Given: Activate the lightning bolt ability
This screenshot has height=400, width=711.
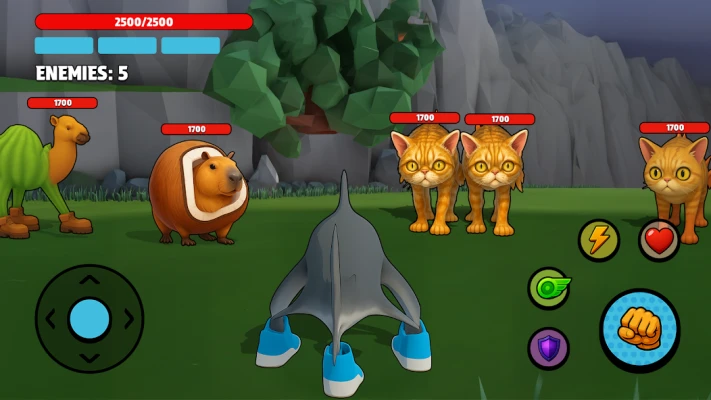Looking at the screenshot, I should (x=599, y=240).
